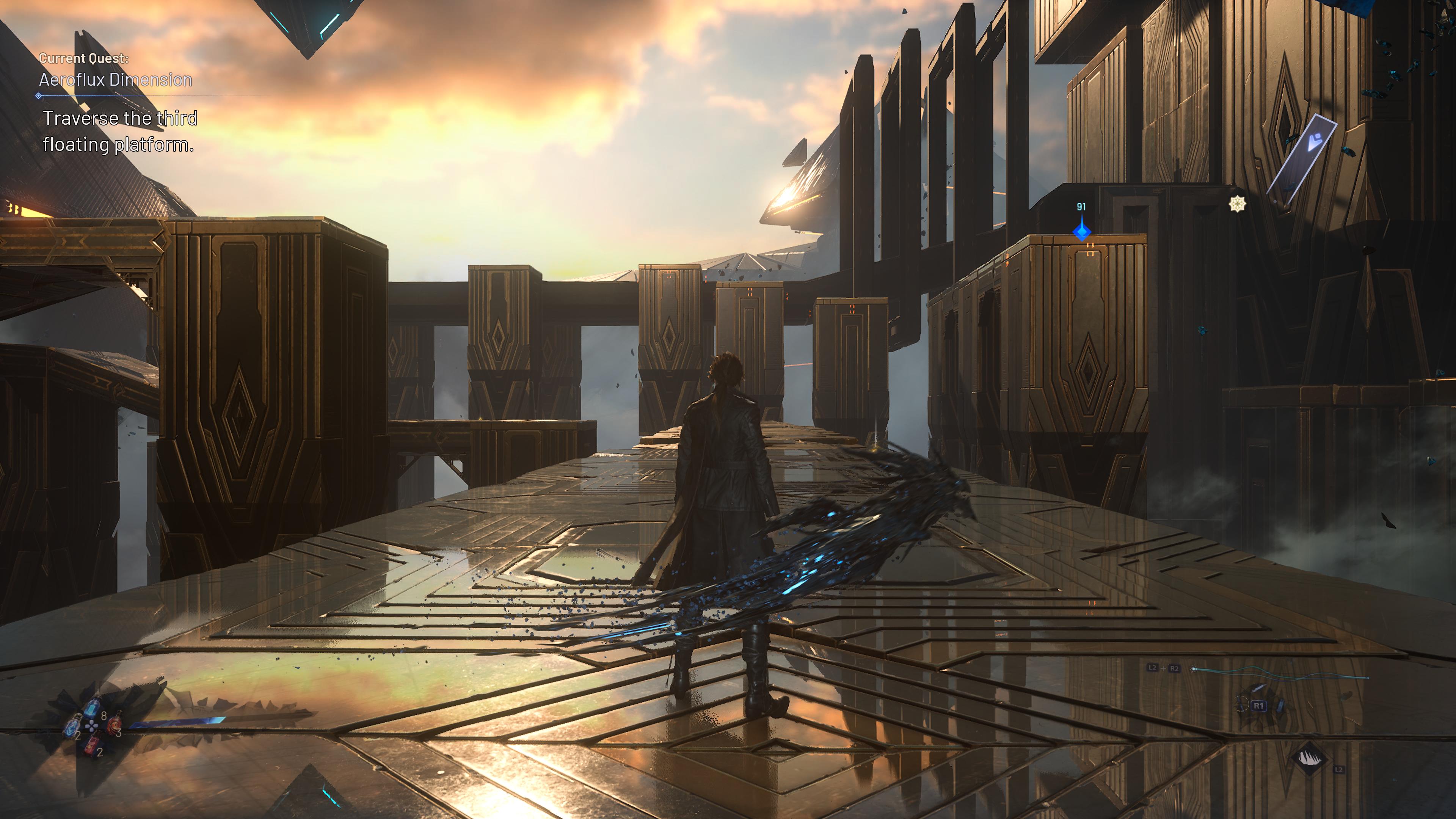Screen dimensions: 1456x819
Task: Click the R1 button prompt icon
Action: (1259, 706)
